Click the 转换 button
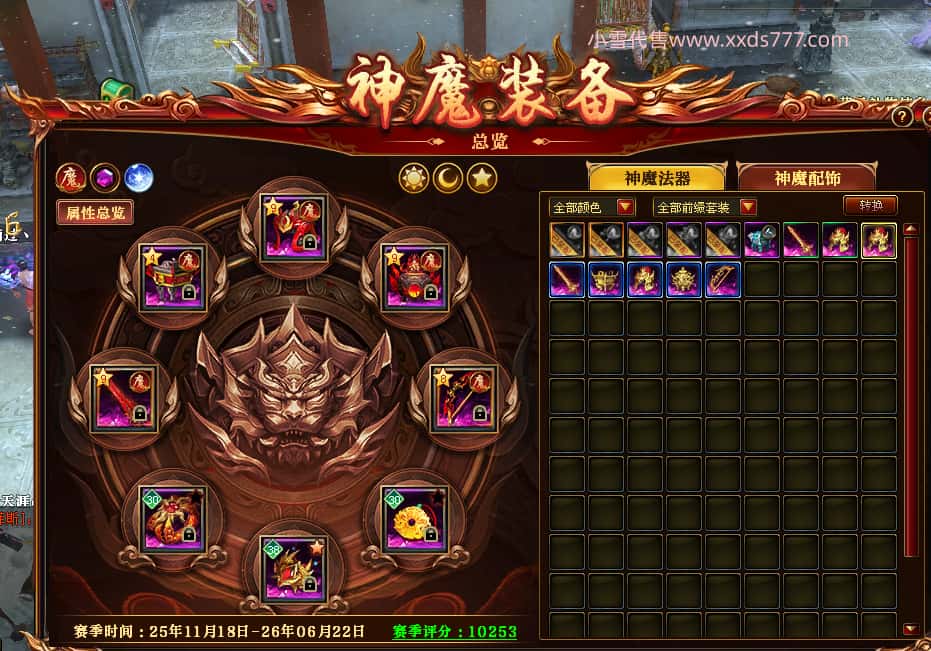 pos(870,205)
